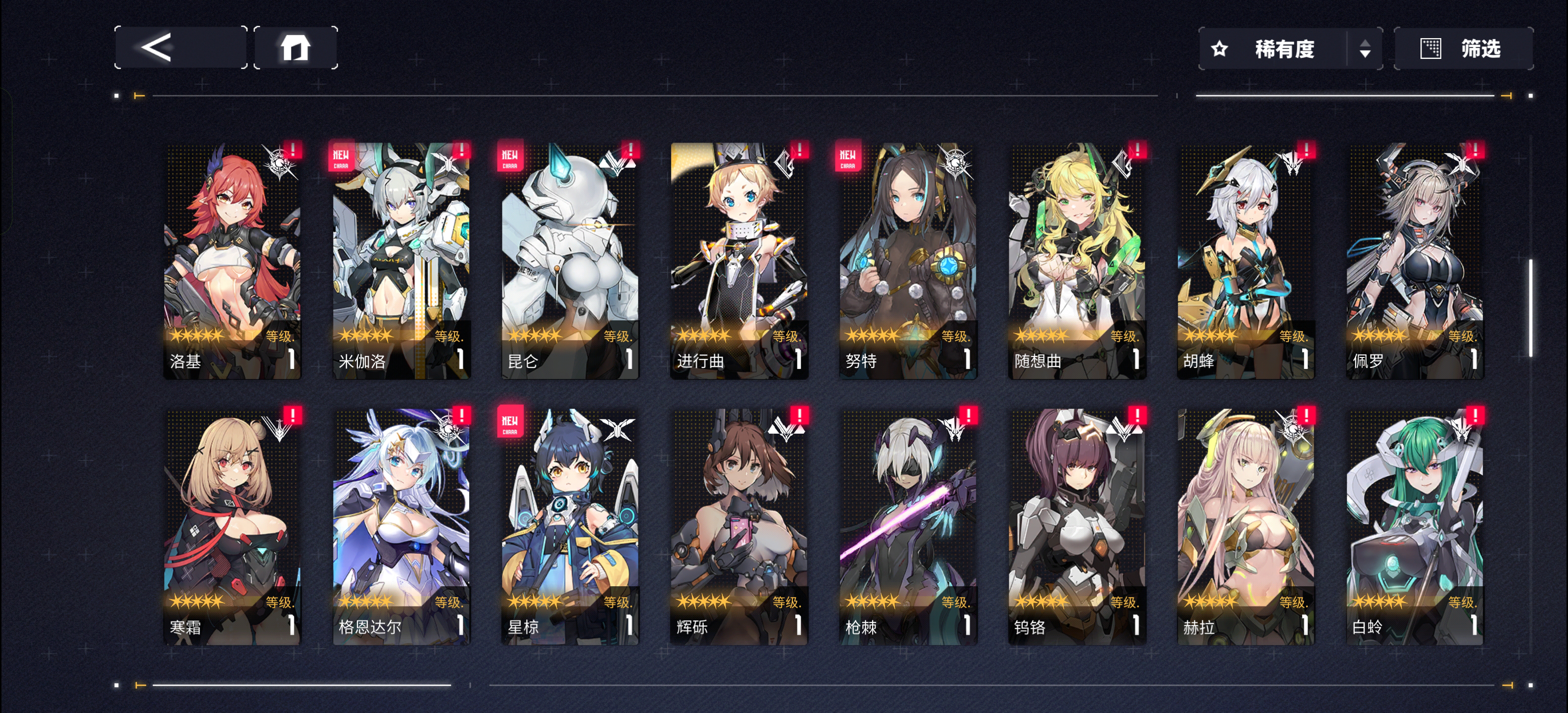Select the 赫拉 character card
Viewport: 1568px width, 713px height.
[x=1245, y=527]
